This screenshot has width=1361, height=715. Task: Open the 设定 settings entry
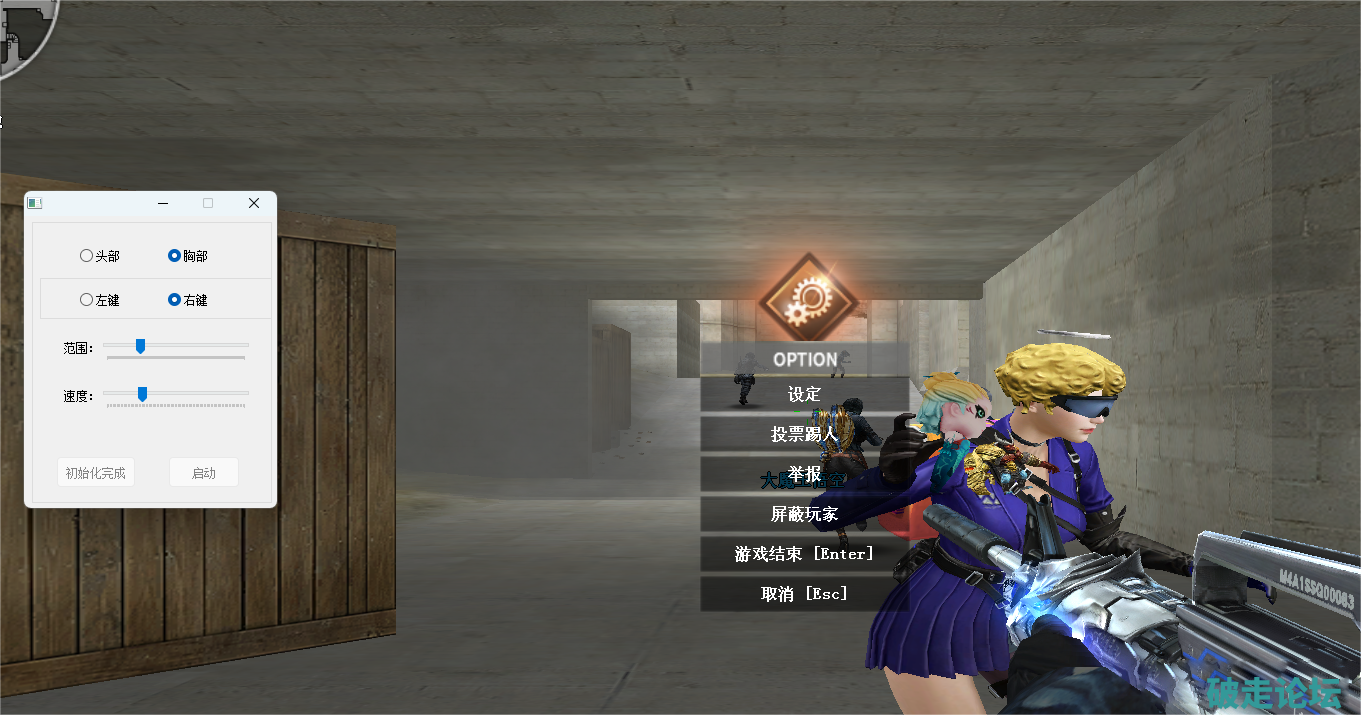click(804, 395)
